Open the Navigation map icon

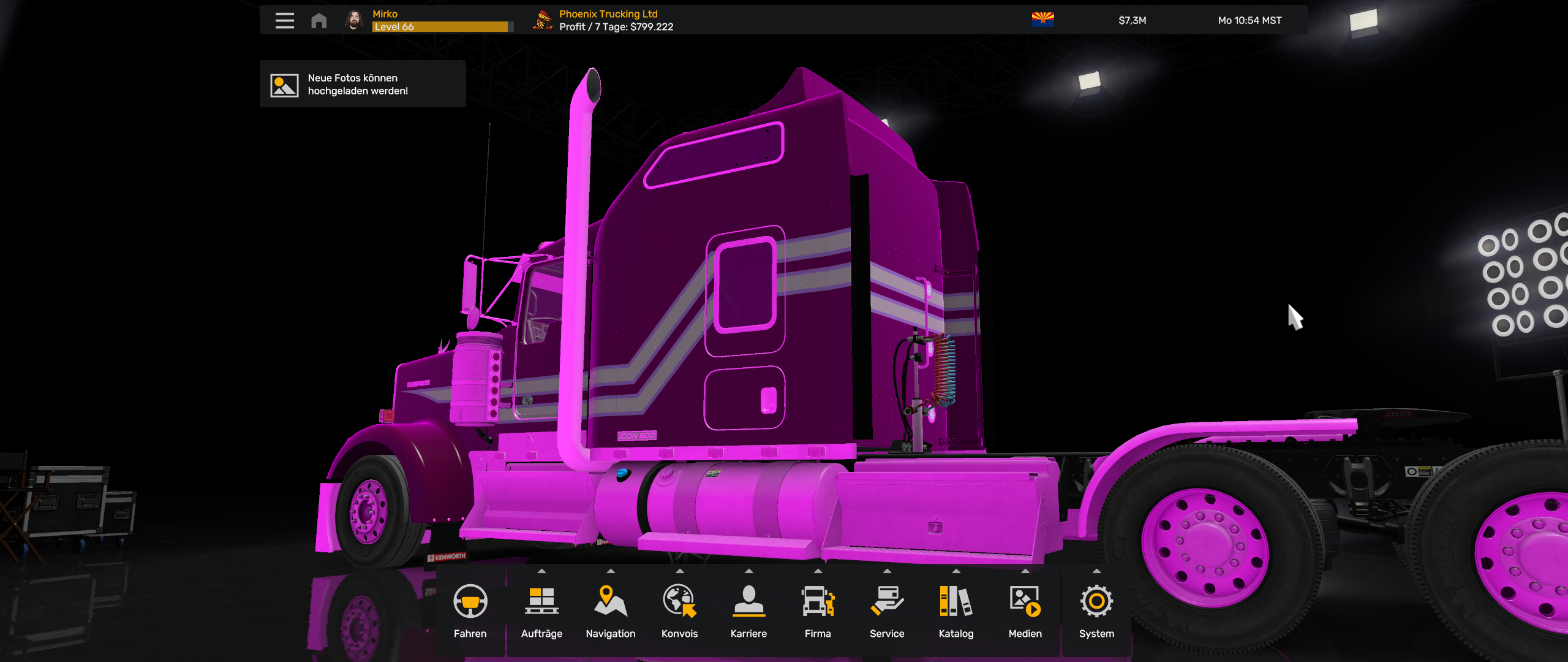point(611,604)
